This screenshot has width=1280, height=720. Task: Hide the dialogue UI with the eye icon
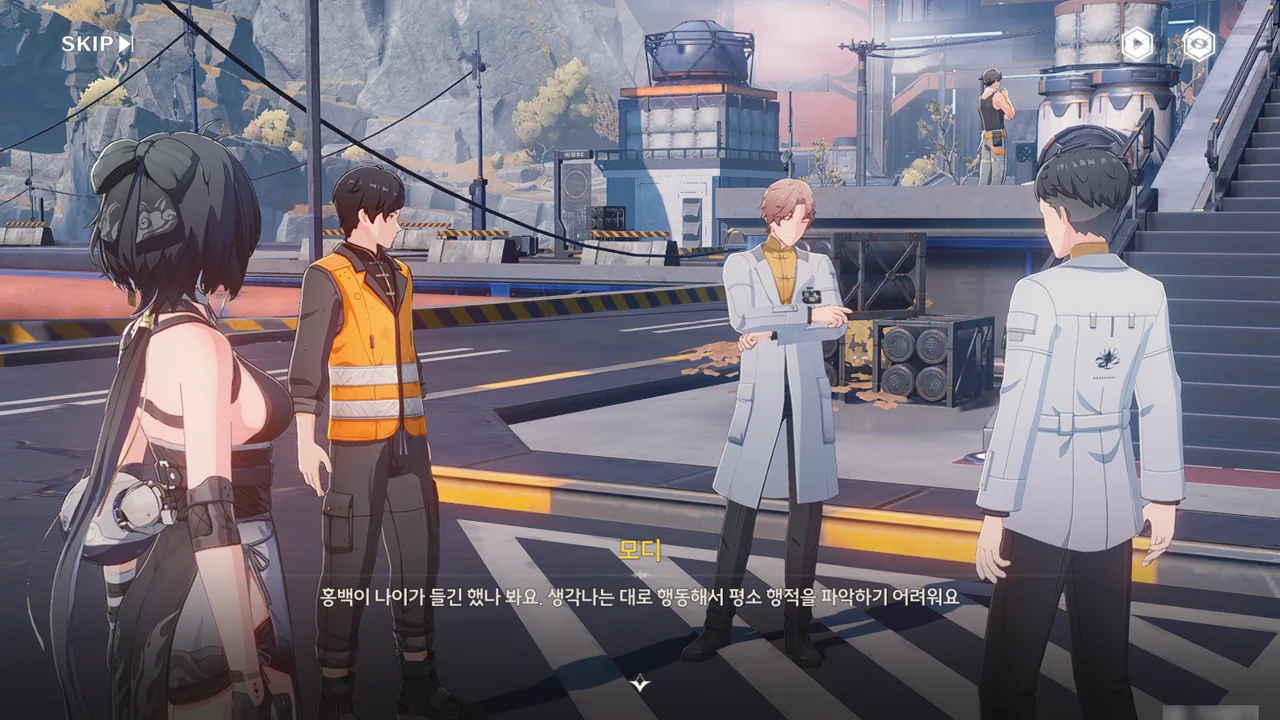1198,44
